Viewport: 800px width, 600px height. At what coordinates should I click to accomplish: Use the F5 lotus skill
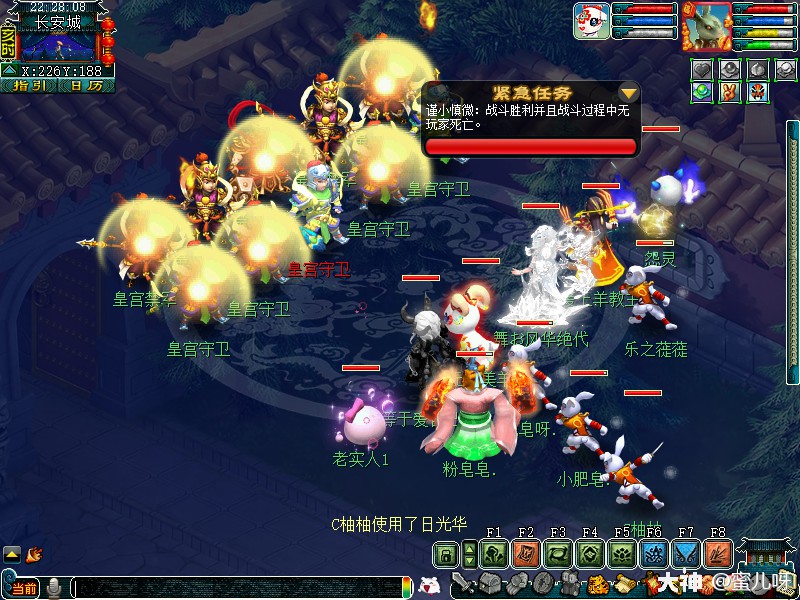click(621, 553)
